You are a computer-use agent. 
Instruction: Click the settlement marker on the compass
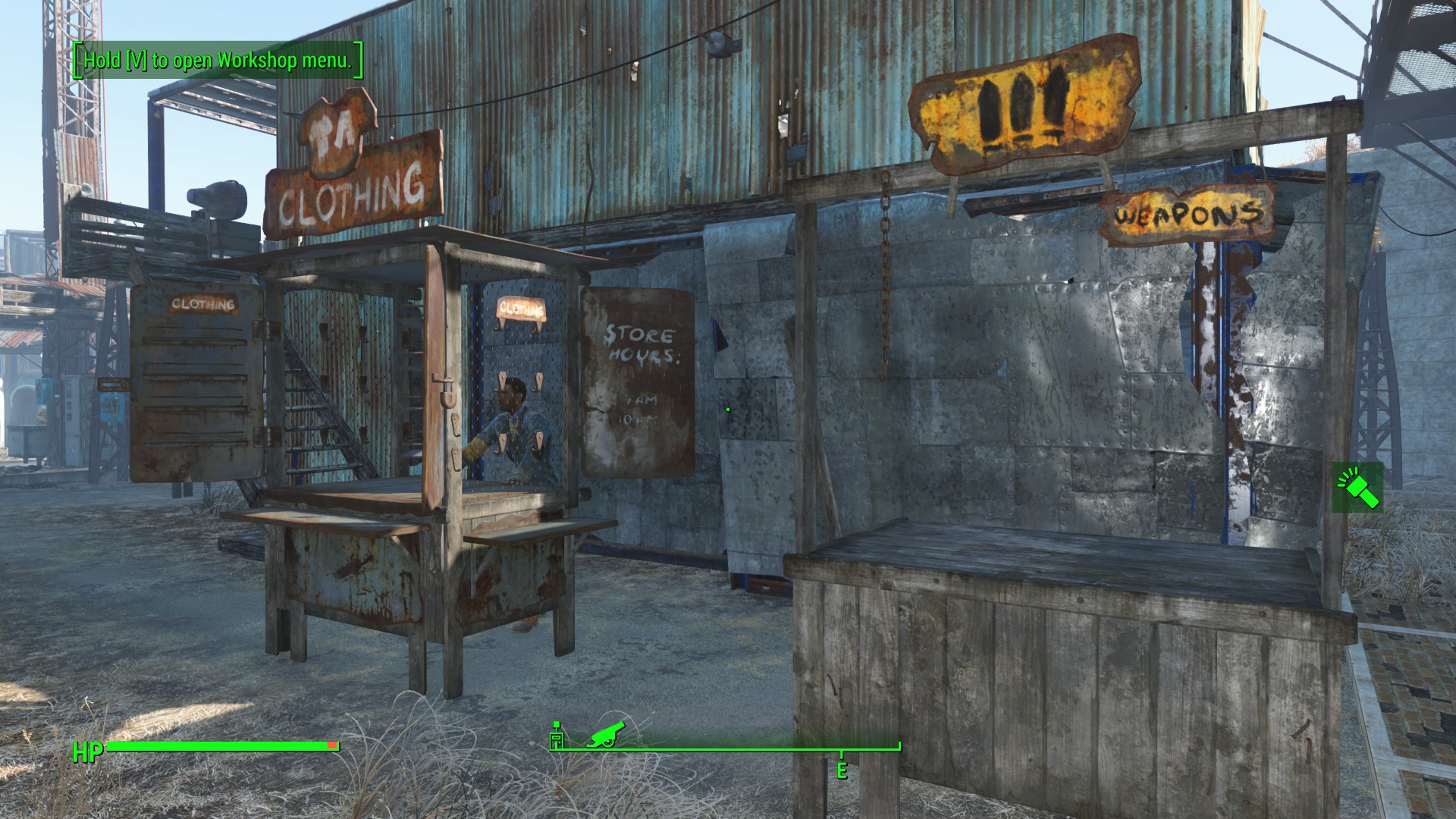click(x=557, y=736)
